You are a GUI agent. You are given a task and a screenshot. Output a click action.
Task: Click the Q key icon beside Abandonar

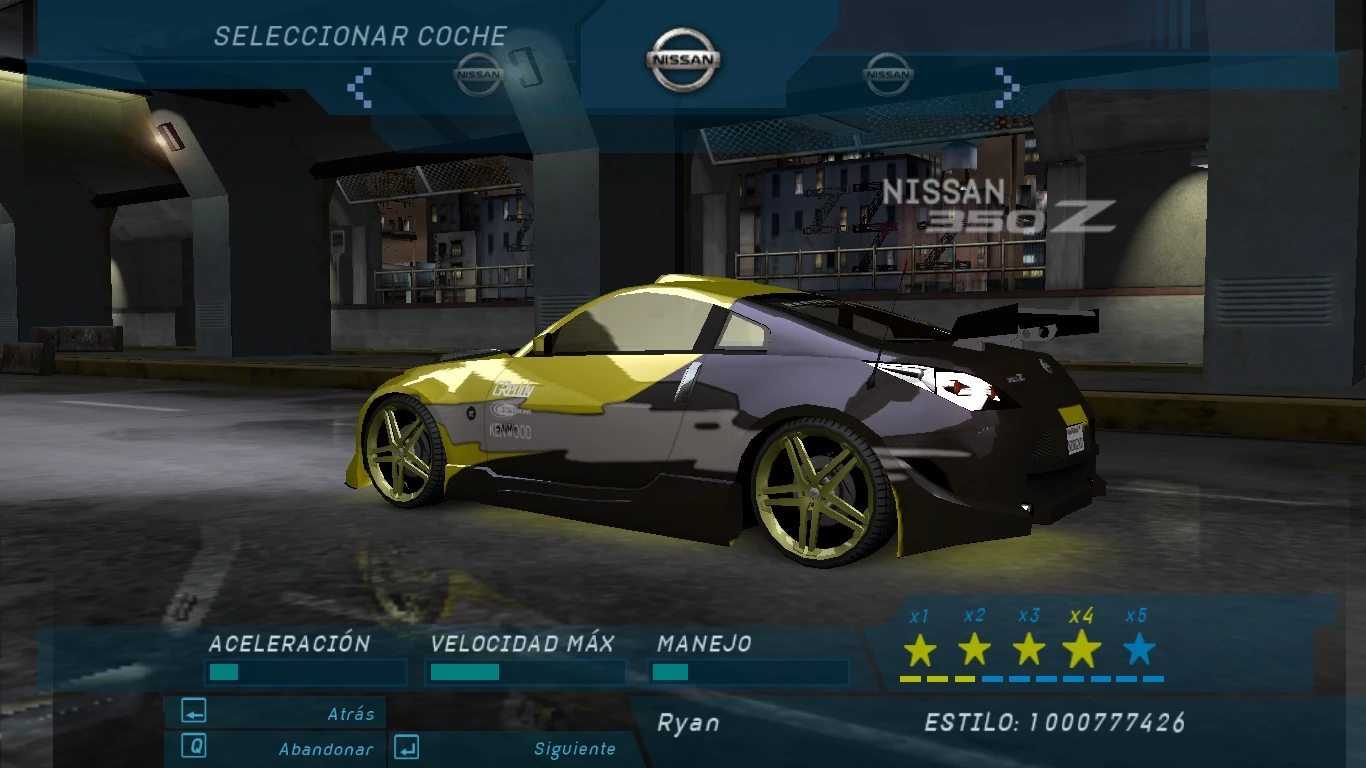point(193,748)
